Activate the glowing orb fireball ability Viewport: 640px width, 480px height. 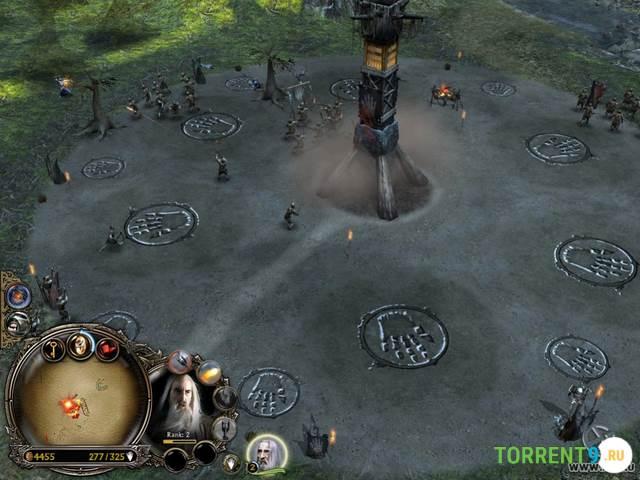coord(208,372)
